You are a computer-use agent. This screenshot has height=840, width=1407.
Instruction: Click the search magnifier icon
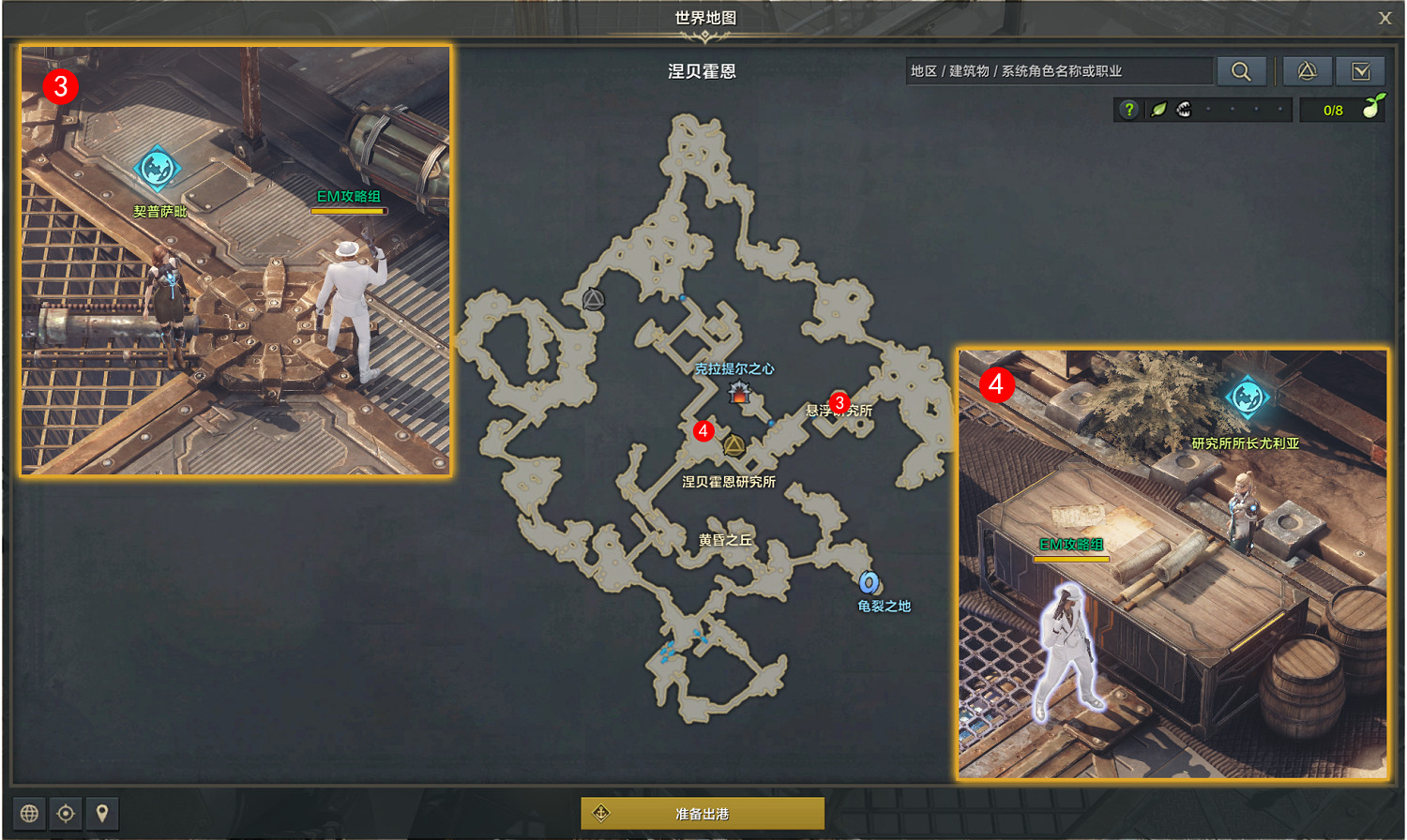pos(1243,71)
